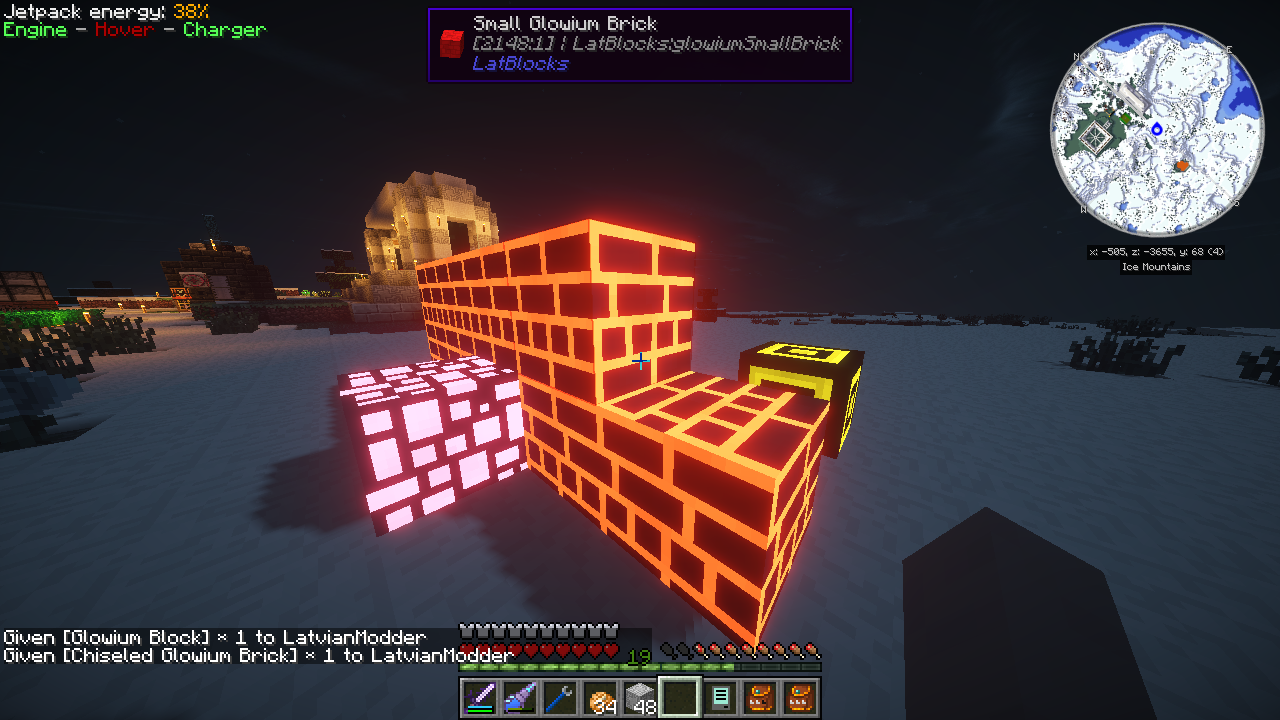
Task: Click the highlighted empty hotbar slot
Action: [x=679, y=698]
